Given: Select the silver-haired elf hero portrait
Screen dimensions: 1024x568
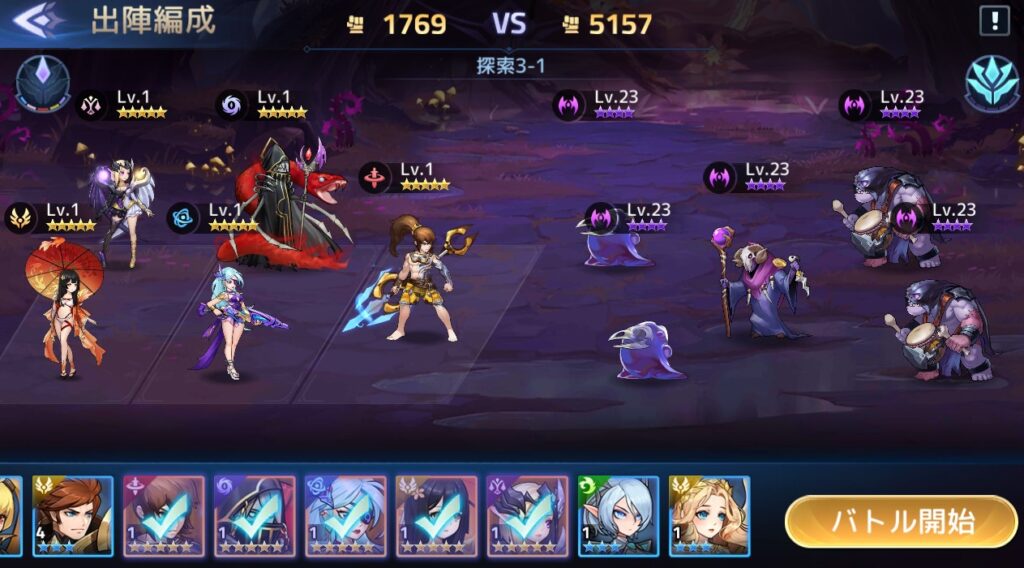Looking at the screenshot, I should pos(618,515).
